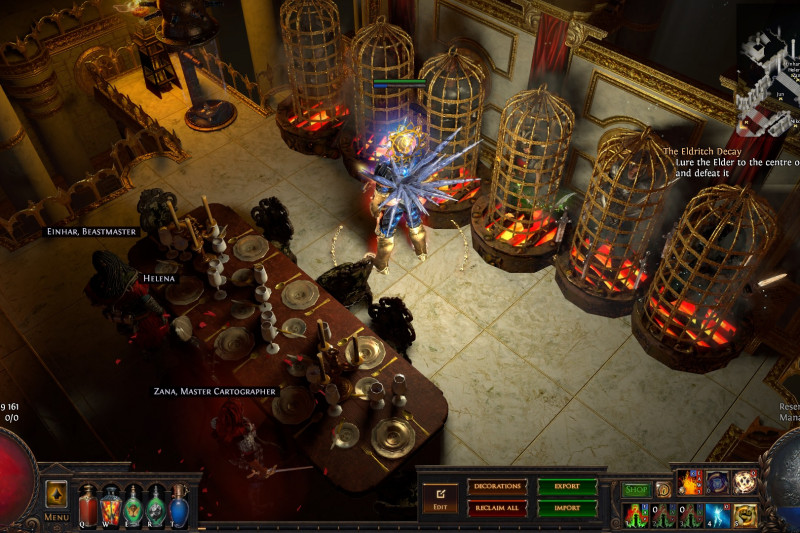The height and width of the screenshot is (533, 800).
Task: Use the blue mana flask
Action: [178, 505]
